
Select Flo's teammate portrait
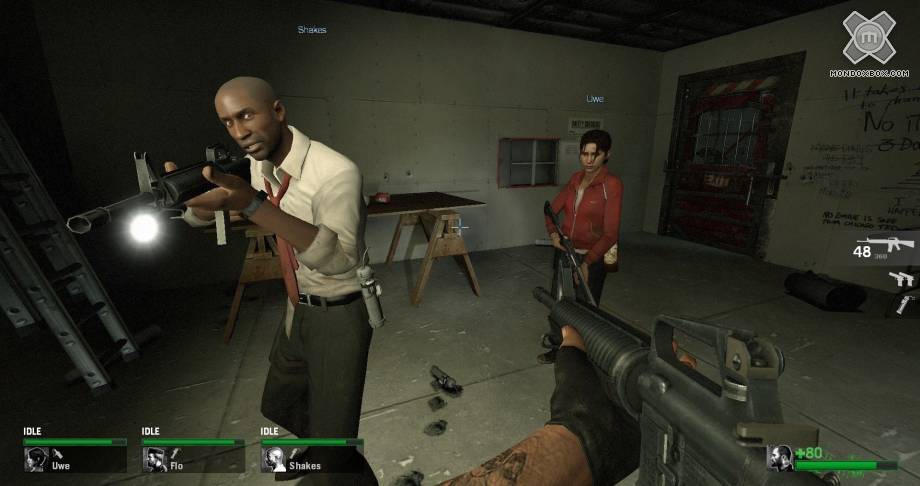(155, 459)
